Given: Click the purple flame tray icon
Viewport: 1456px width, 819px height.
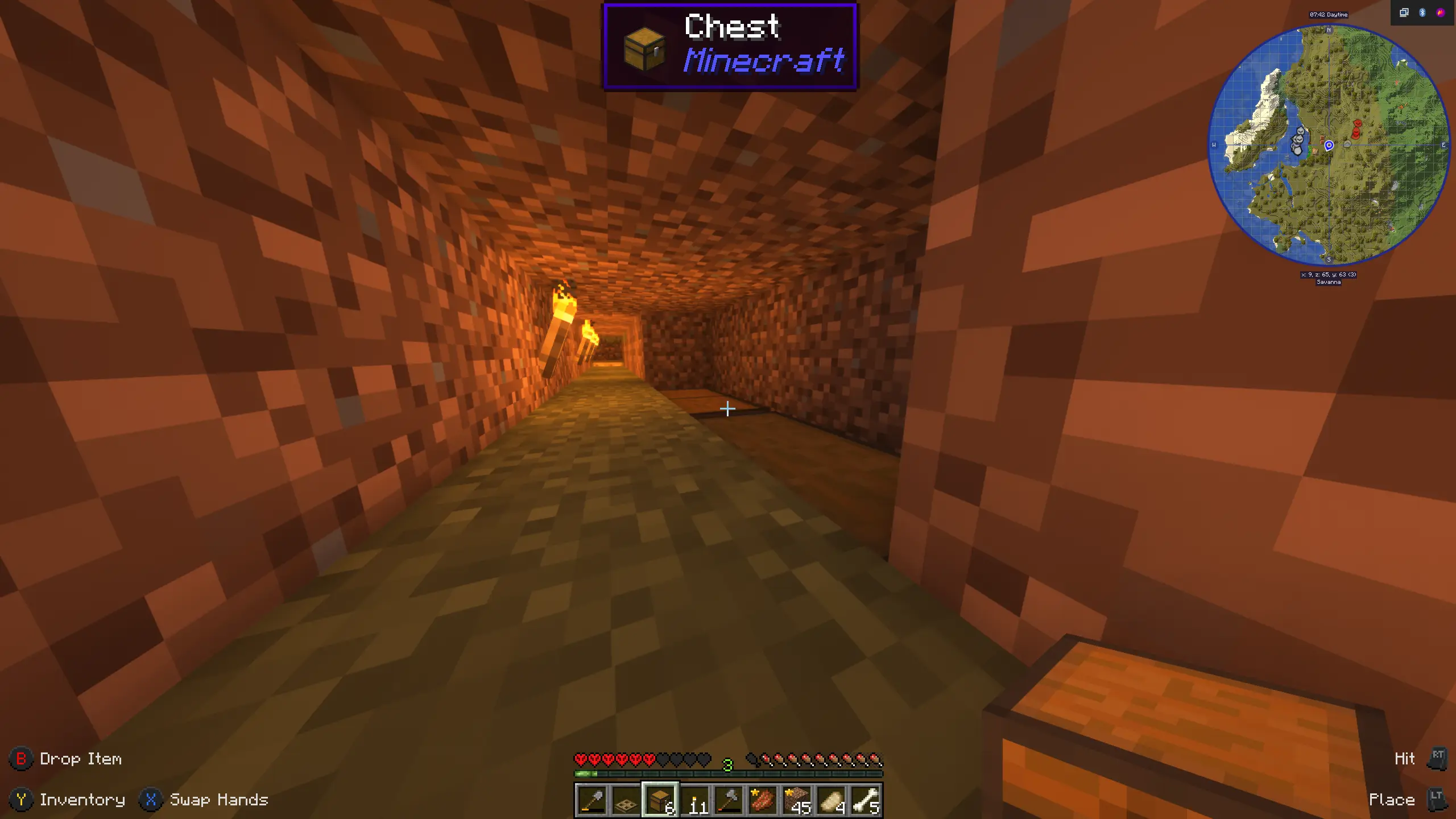Looking at the screenshot, I should [x=1441, y=13].
